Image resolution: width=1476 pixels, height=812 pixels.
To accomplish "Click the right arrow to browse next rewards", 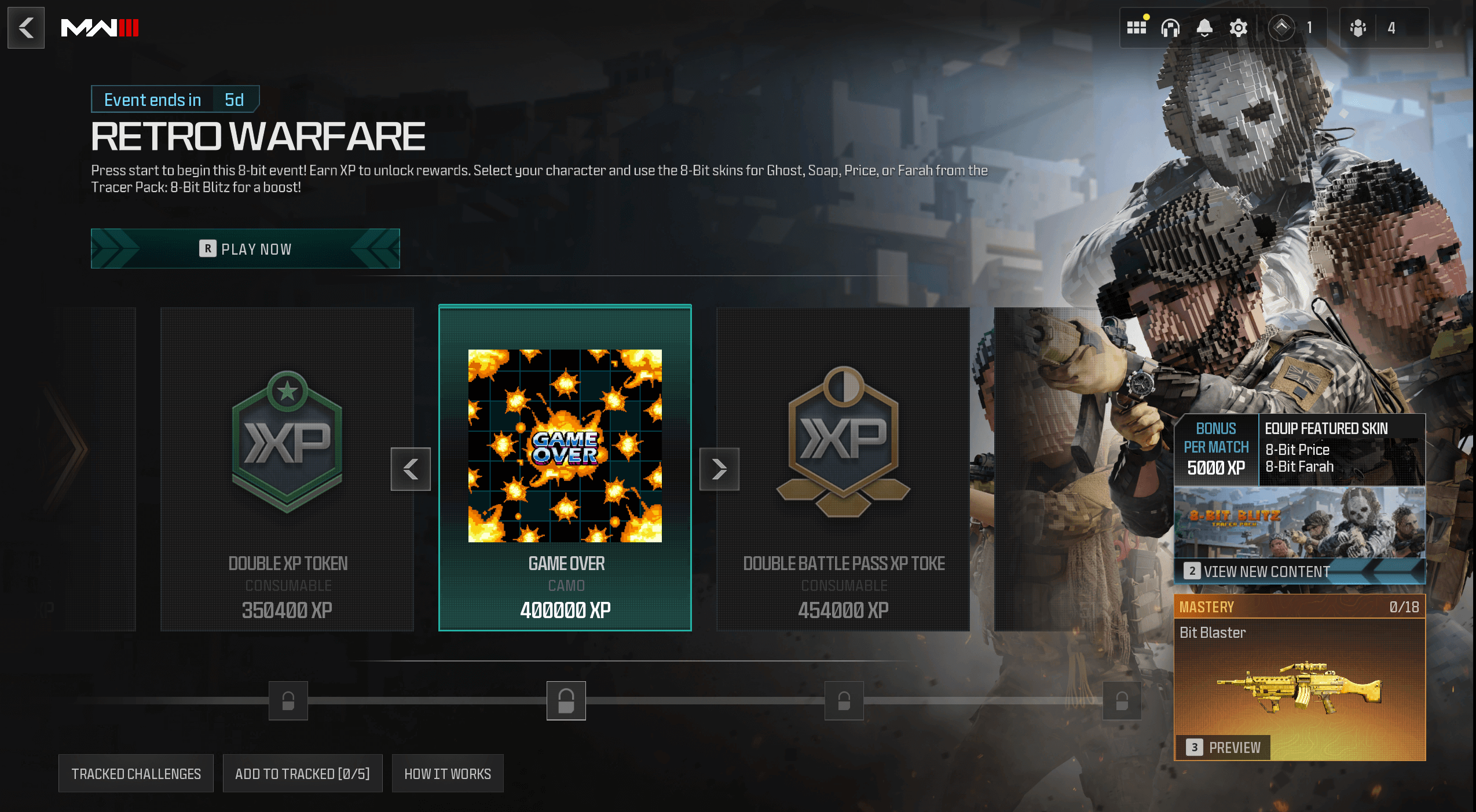I will click(x=719, y=469).
